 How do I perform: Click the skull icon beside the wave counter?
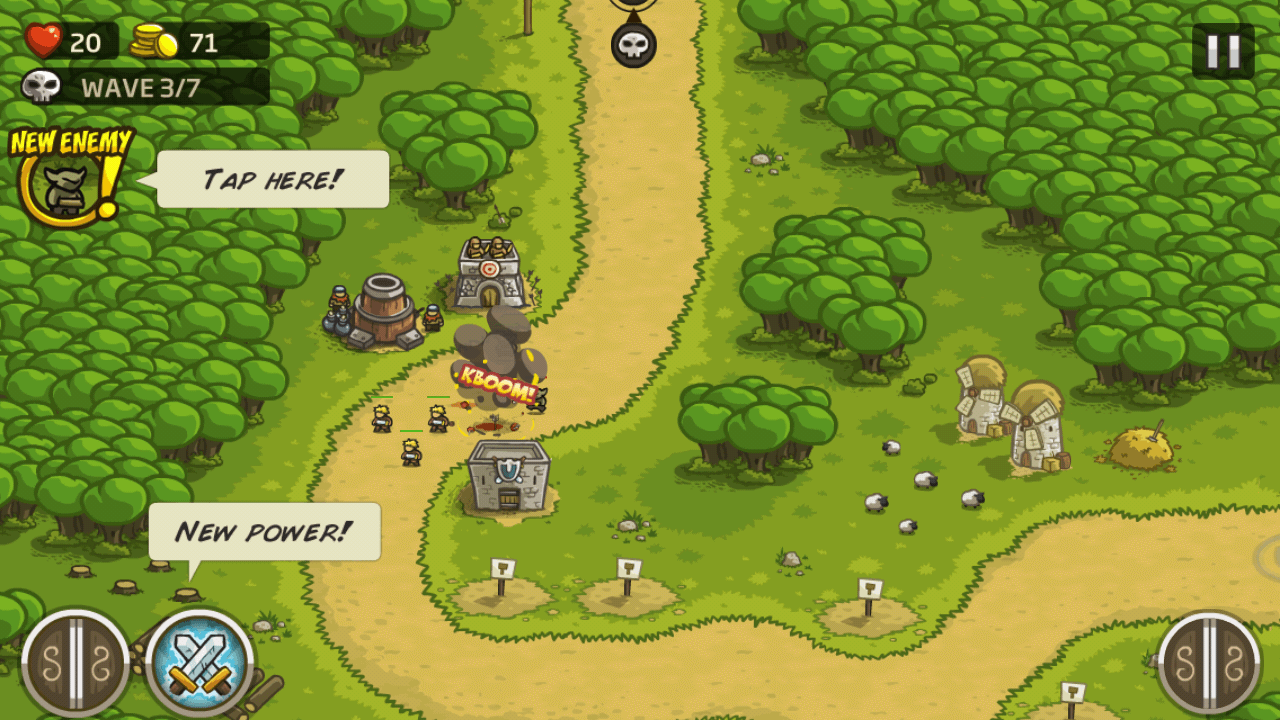(x=38, y=88)
